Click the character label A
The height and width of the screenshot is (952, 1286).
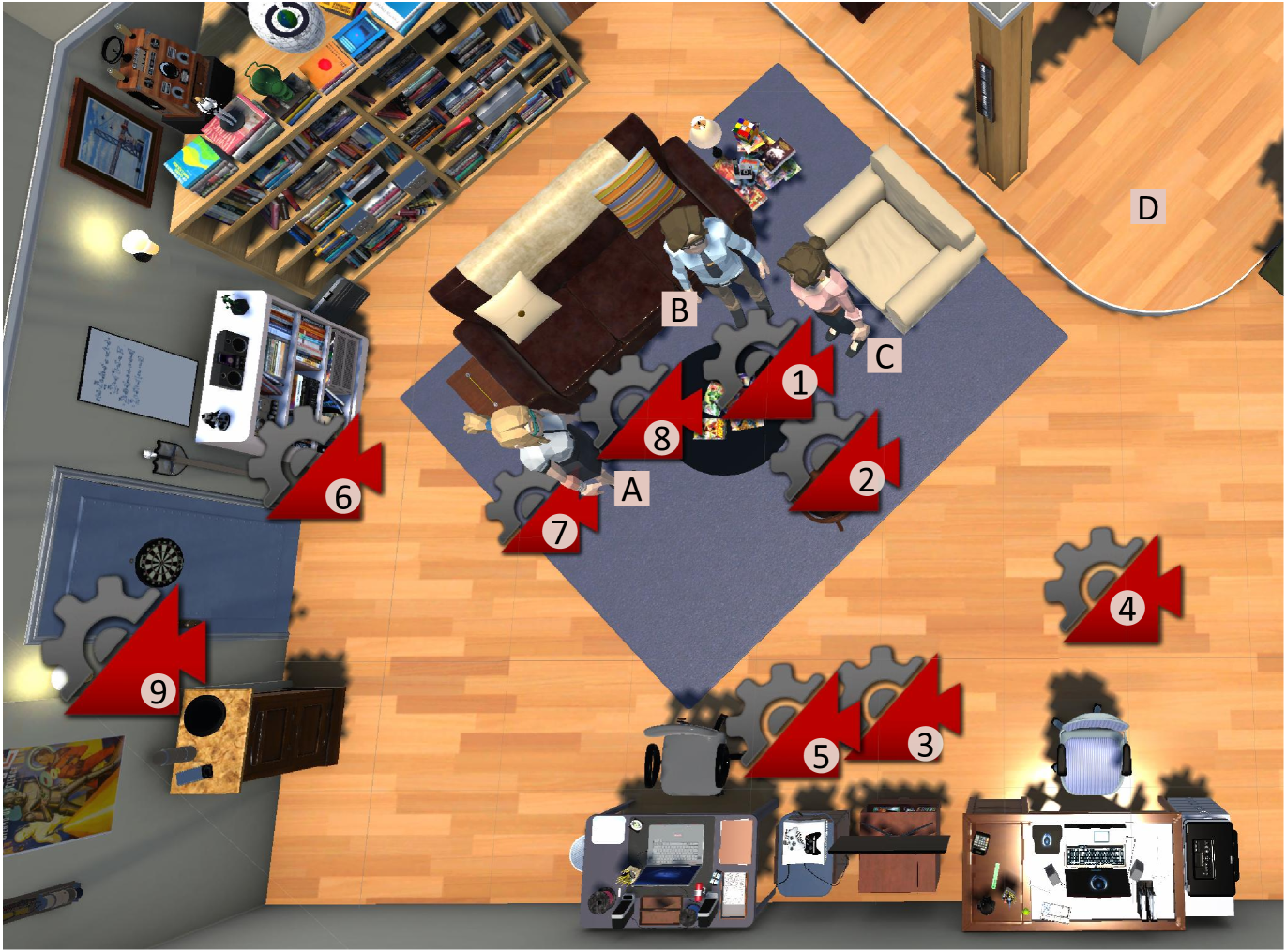pyautogui.click(x=632, y=489)
